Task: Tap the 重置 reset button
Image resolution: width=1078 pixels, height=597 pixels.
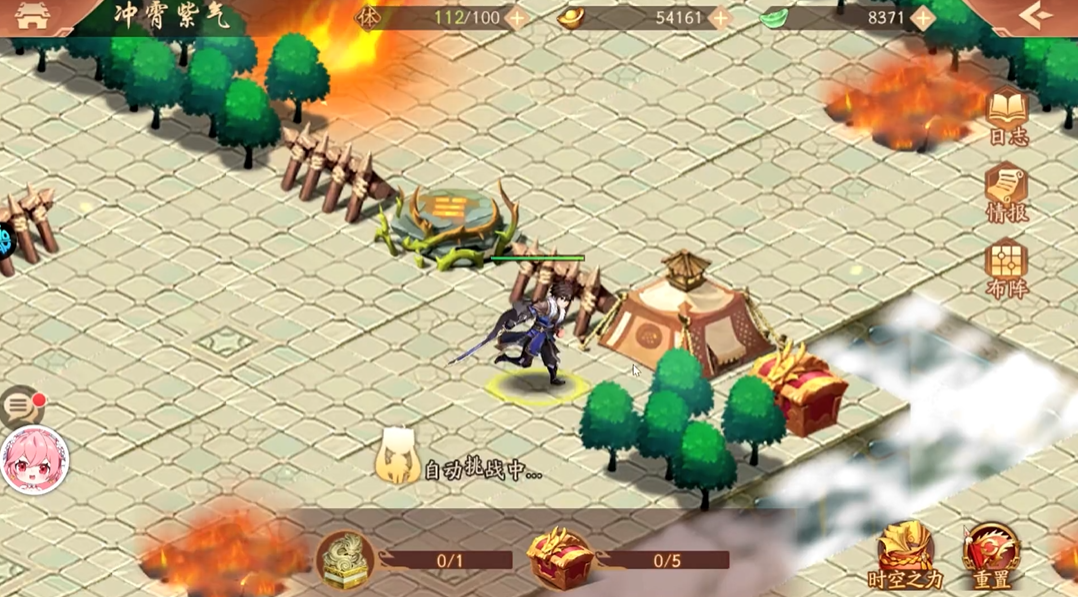Action: pos(992,556)
